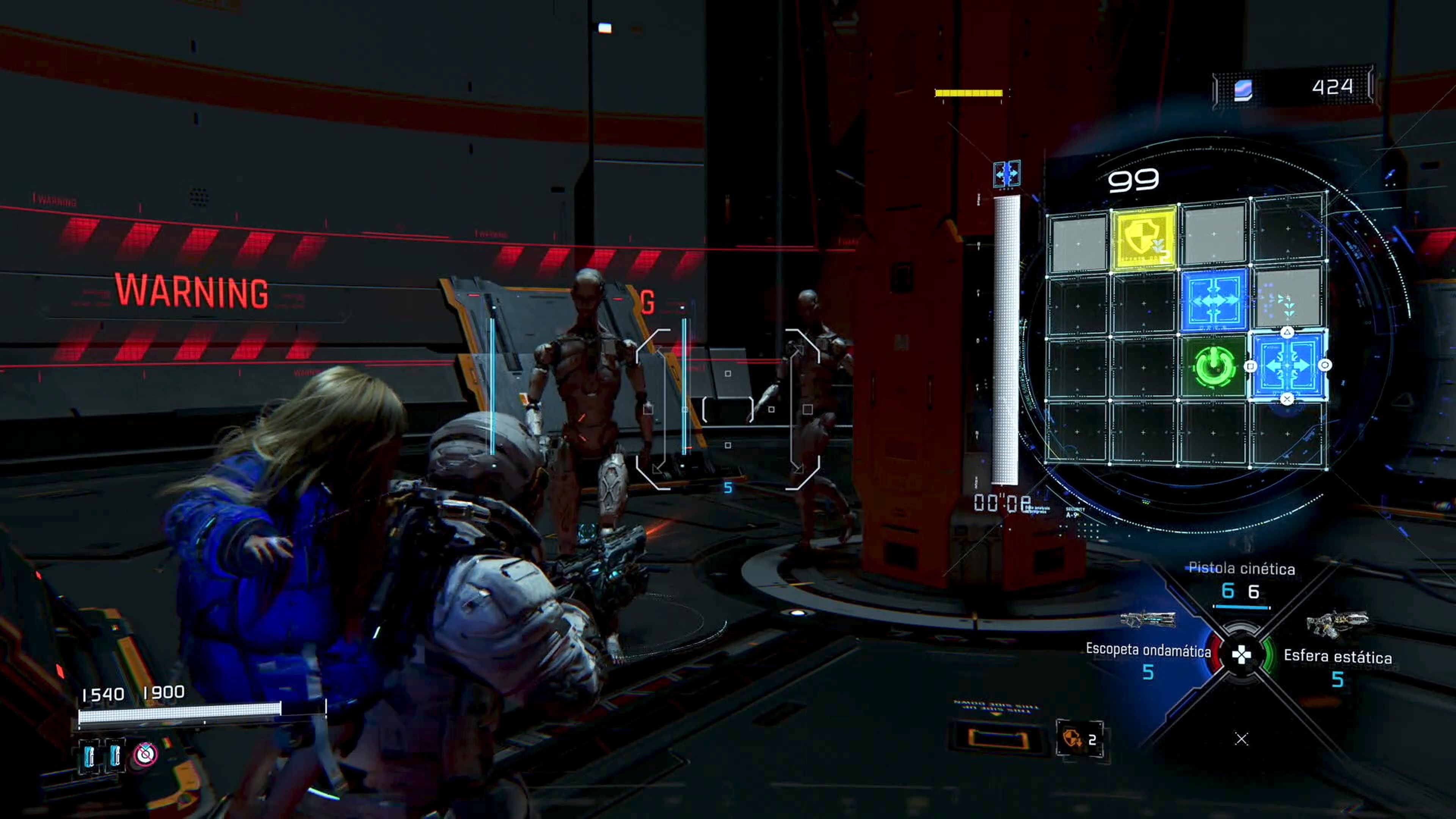Choose the Esfera estática weapon
1456x819 pixels.
pyautogui.click(x=1337, y=656)
